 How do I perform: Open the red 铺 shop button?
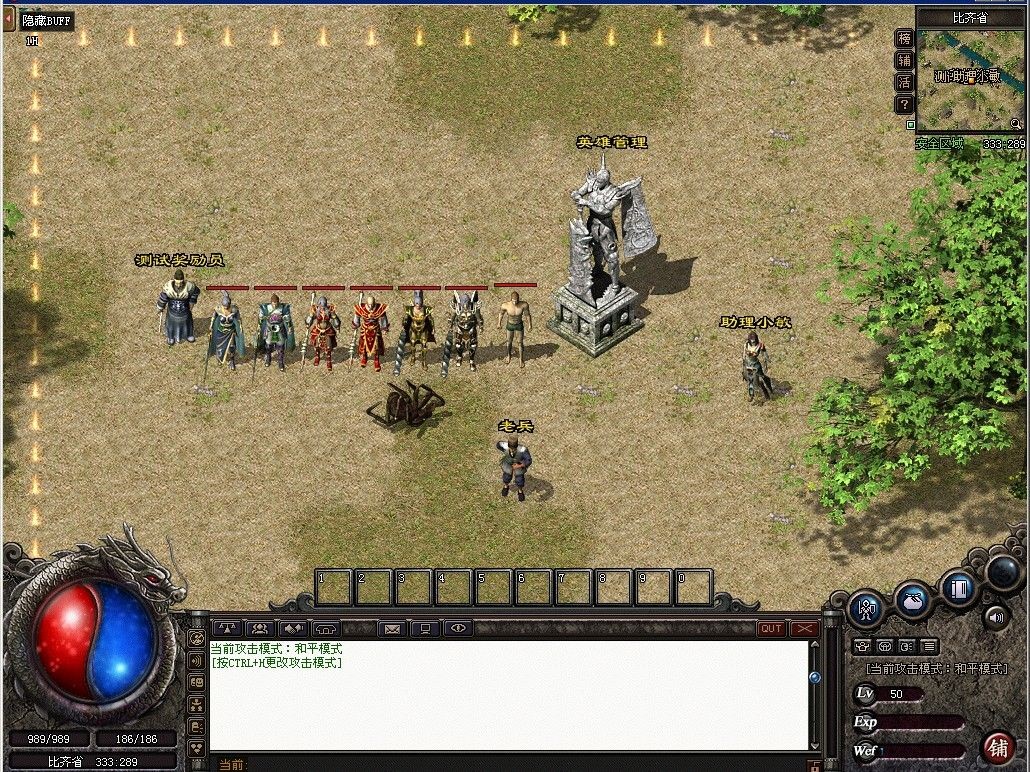[997, 746]
